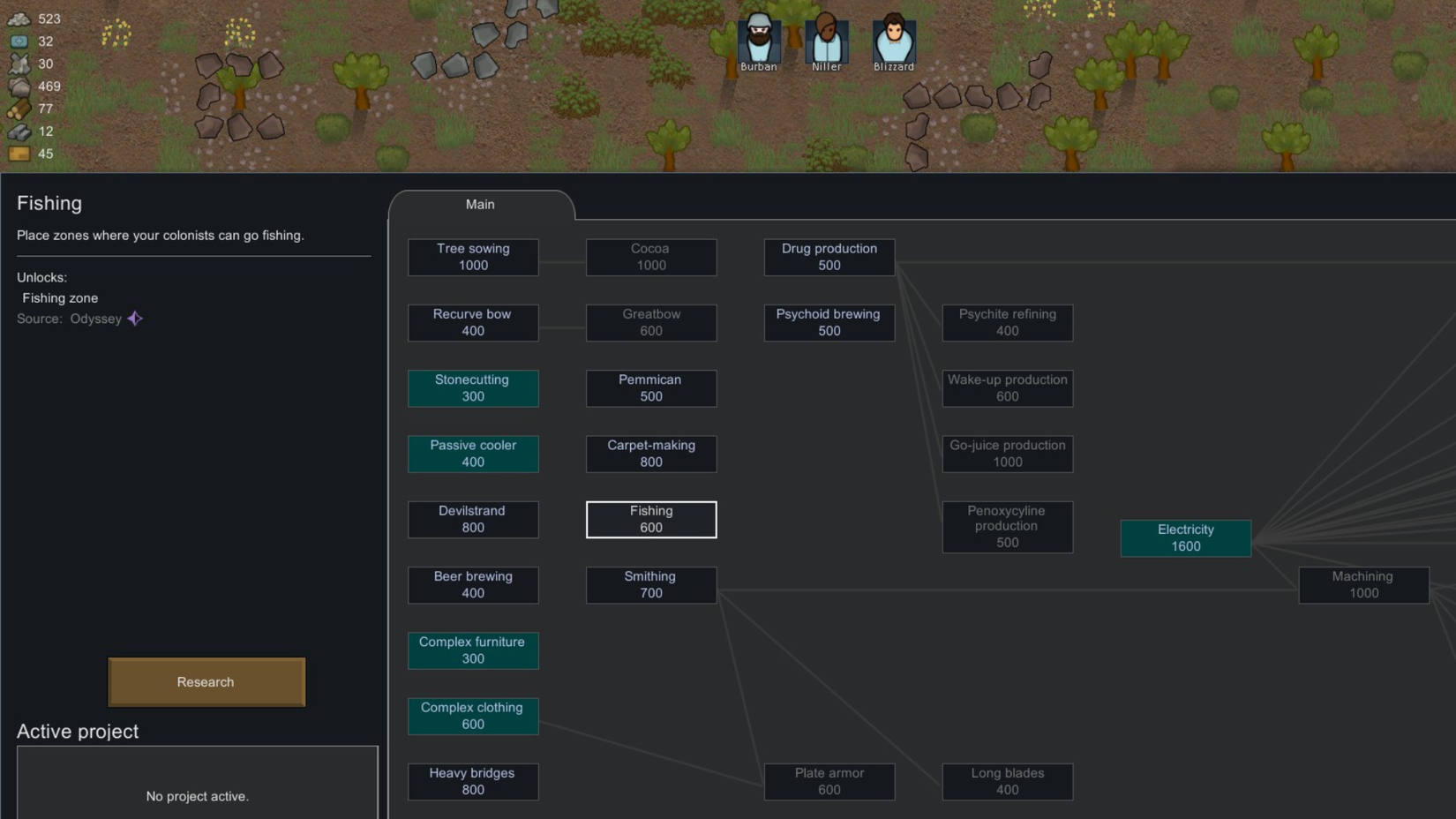The width and height of the screenshot is (1456, 819).
Task: Click the herbal medicine resource icon showing 30
Action: click(x=18, y=64)
